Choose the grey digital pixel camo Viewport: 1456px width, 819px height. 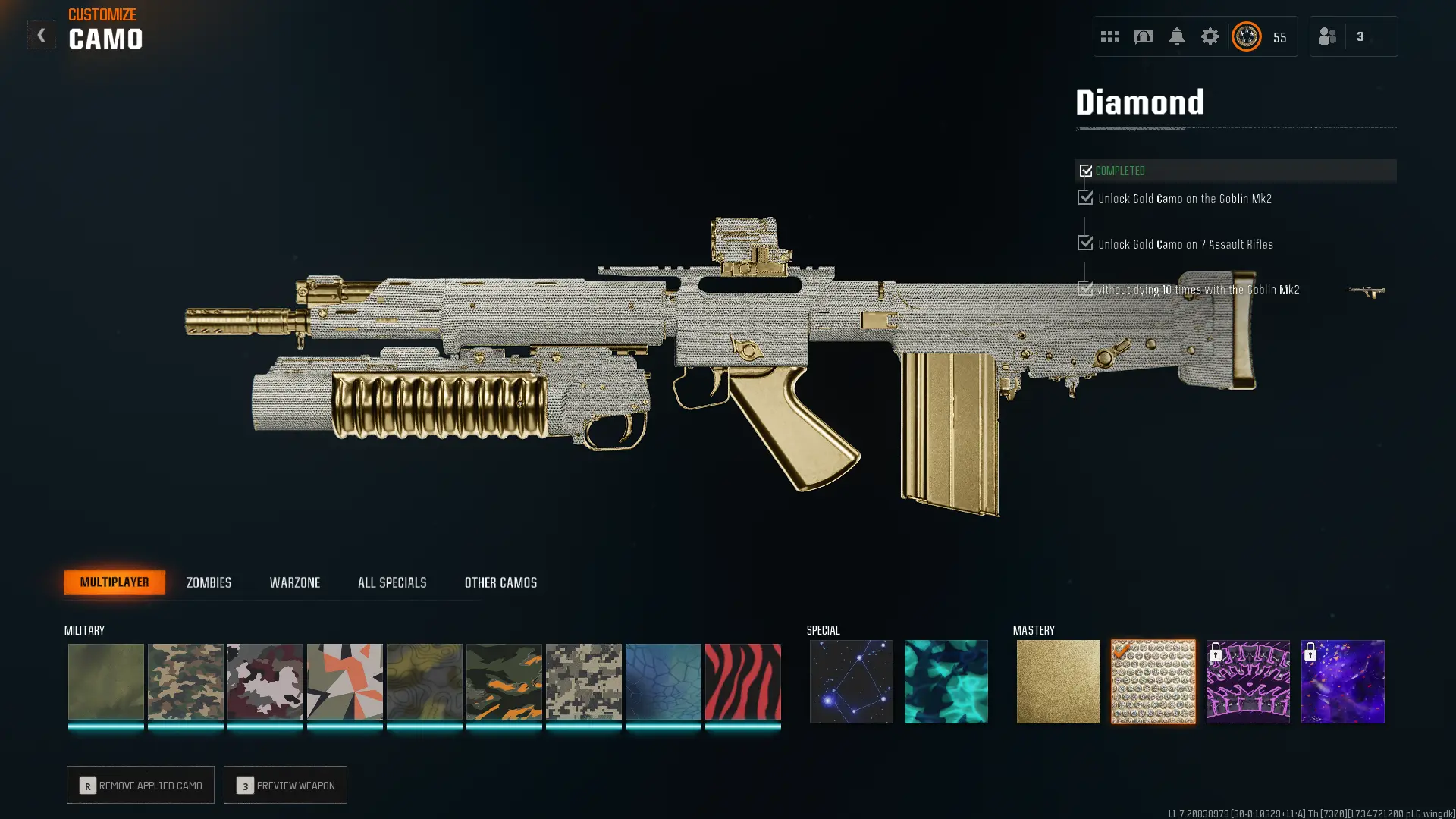click(583, 681)
